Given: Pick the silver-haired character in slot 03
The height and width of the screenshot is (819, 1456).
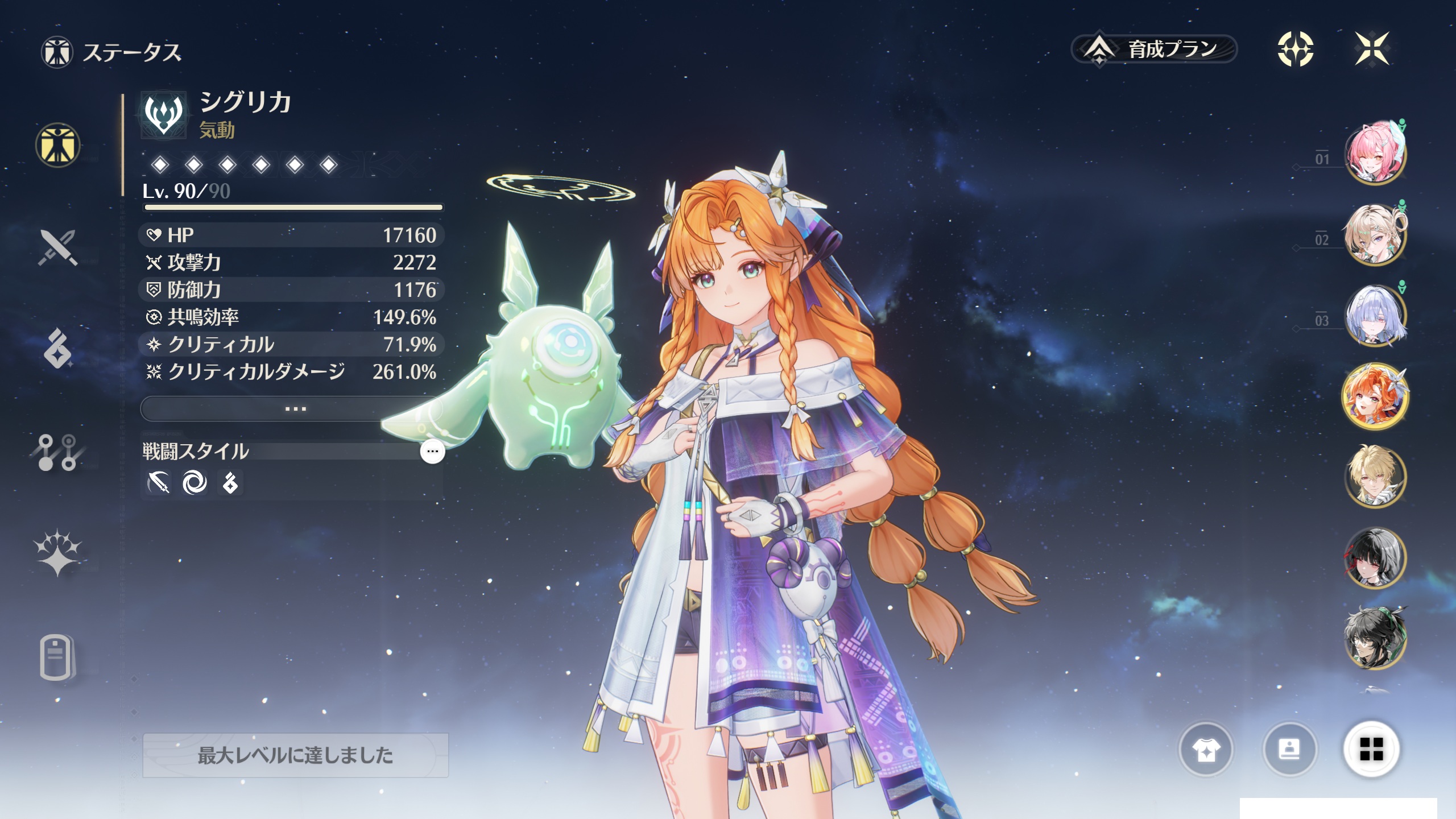Looking at the screenshot, I should pyautogui.click(x=1374, y=316).
